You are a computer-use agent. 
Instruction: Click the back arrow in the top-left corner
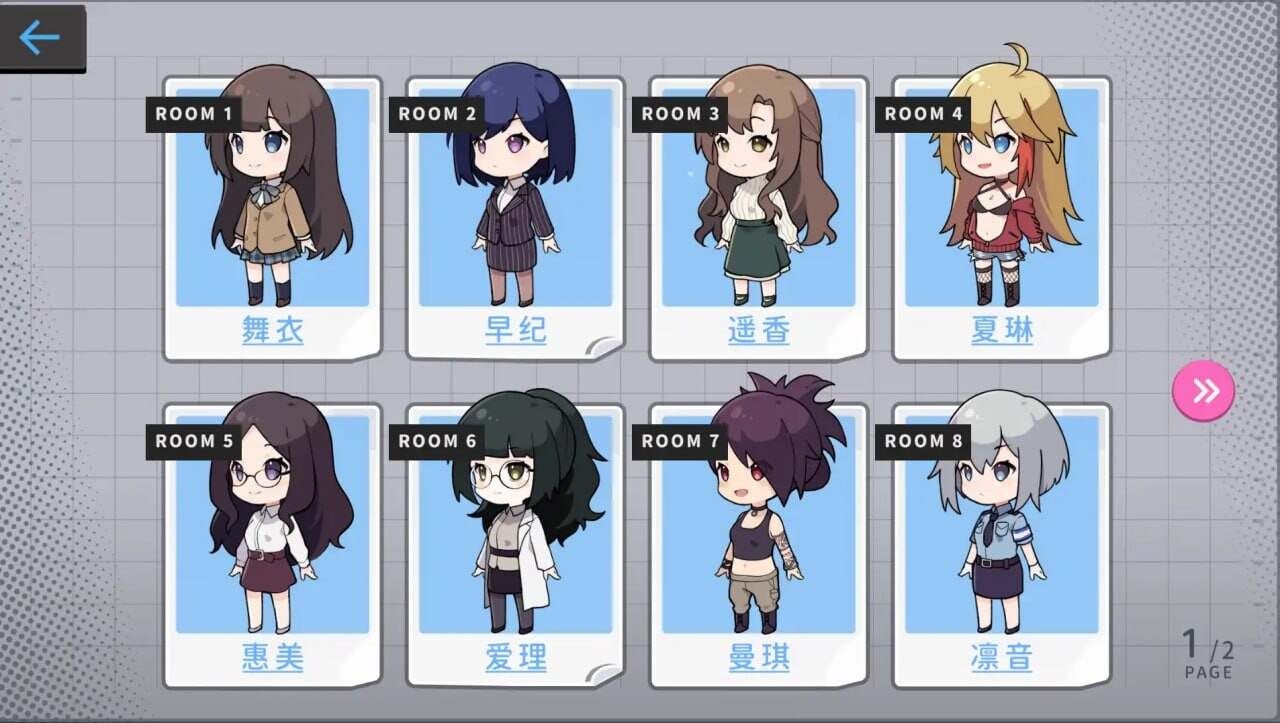pos(38,37)
